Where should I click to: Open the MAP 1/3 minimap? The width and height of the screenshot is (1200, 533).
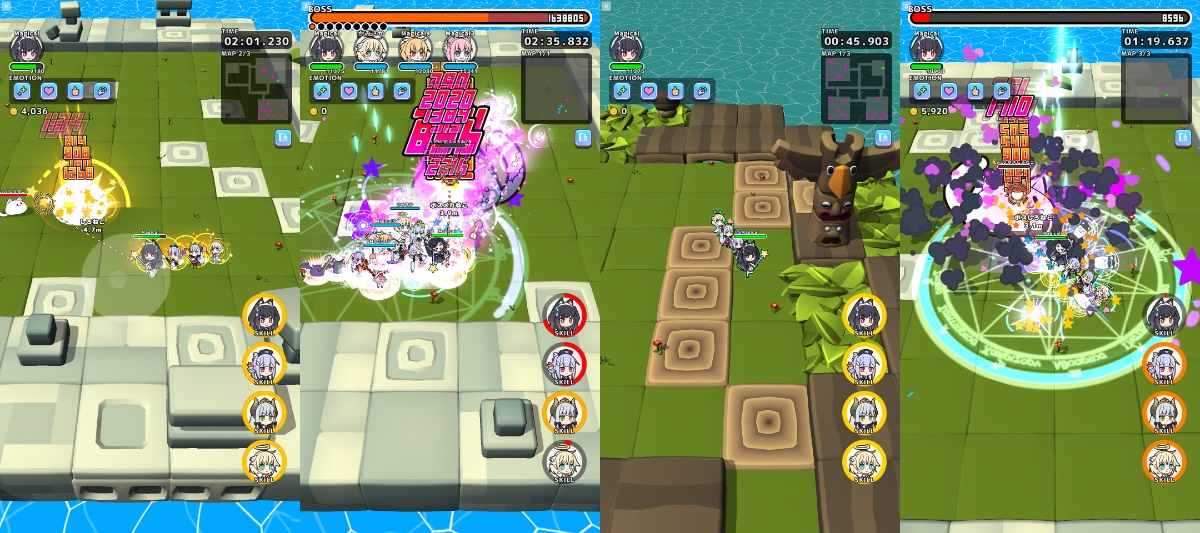856,89
